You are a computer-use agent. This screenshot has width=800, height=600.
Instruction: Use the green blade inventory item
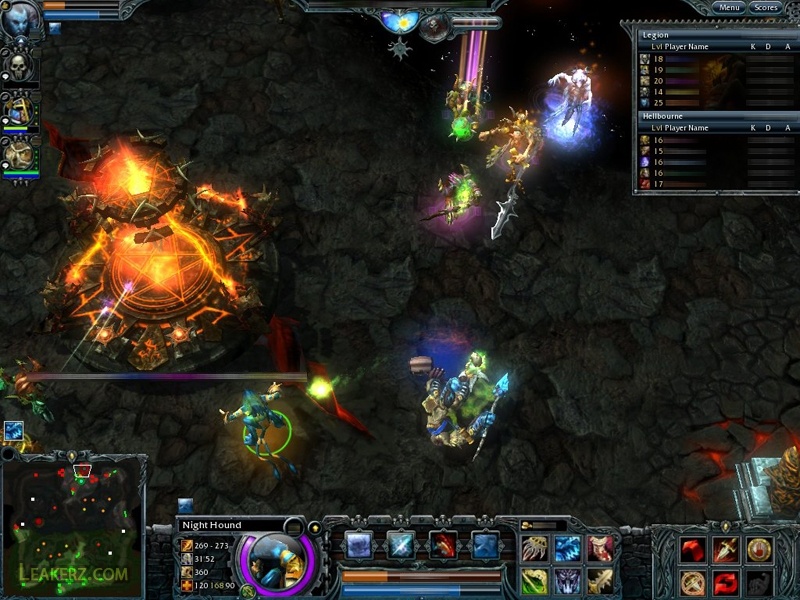click(x=535, y=580)
